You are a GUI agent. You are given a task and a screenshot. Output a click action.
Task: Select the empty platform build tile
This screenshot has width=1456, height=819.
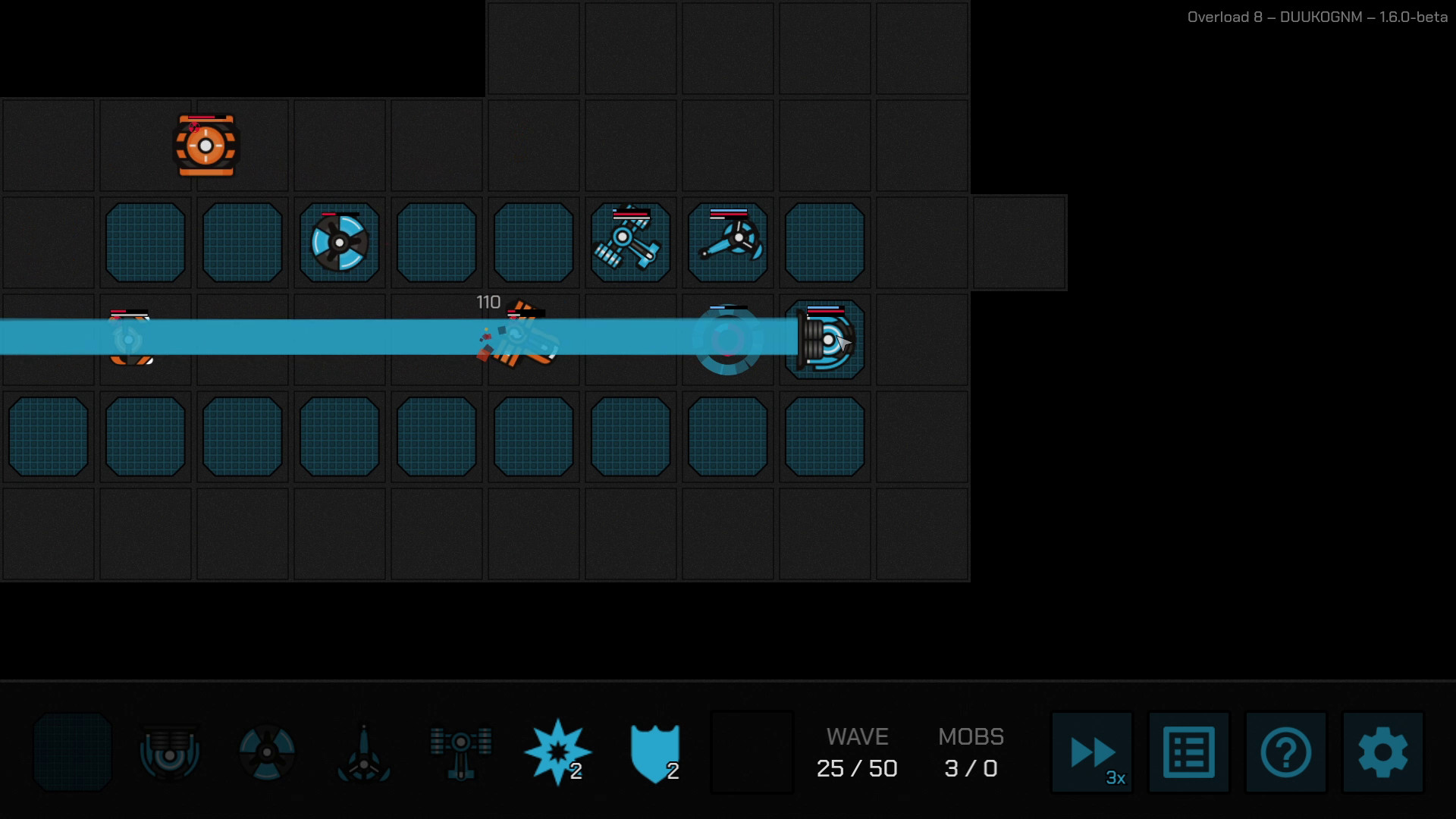click(72, 752)
